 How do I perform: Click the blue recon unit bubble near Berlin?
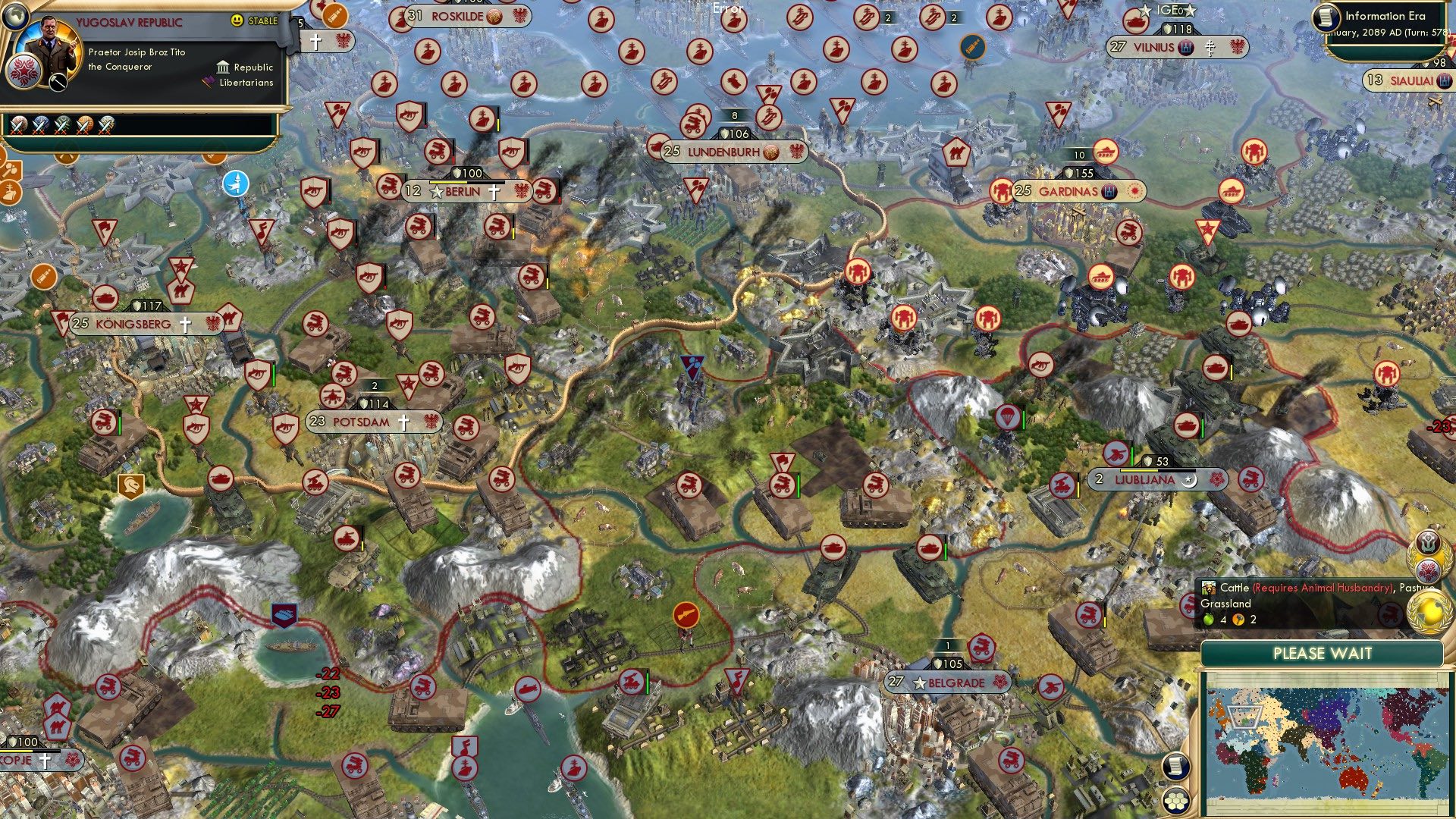coord(237,182)
